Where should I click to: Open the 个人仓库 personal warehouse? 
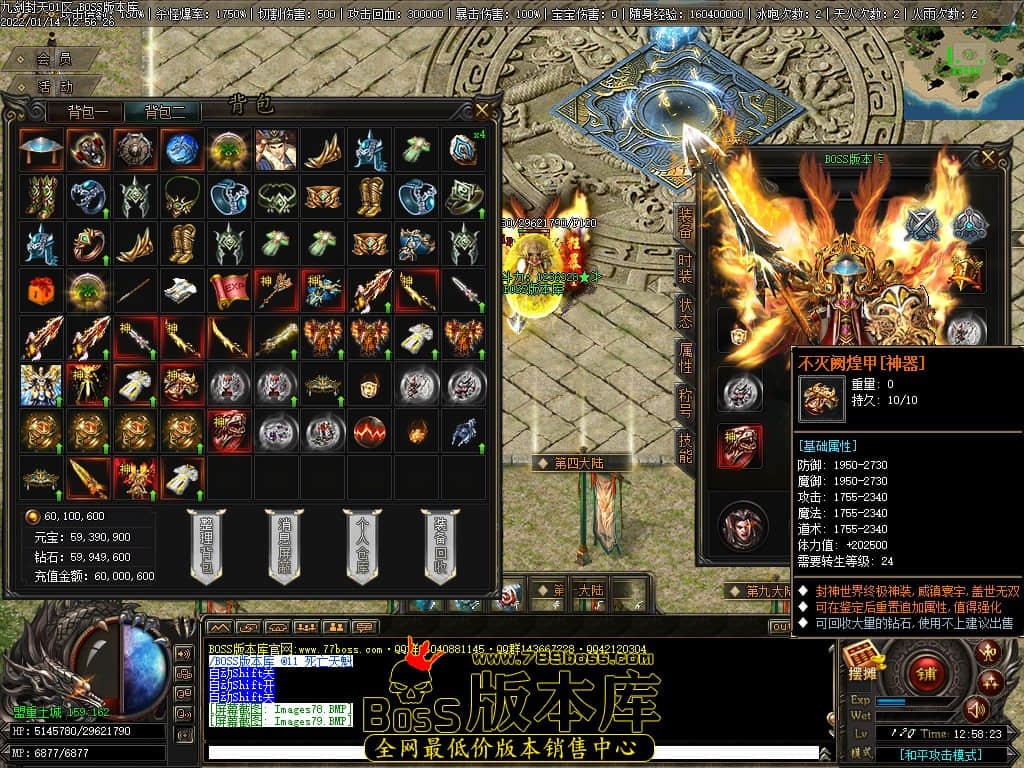(361, 545)
